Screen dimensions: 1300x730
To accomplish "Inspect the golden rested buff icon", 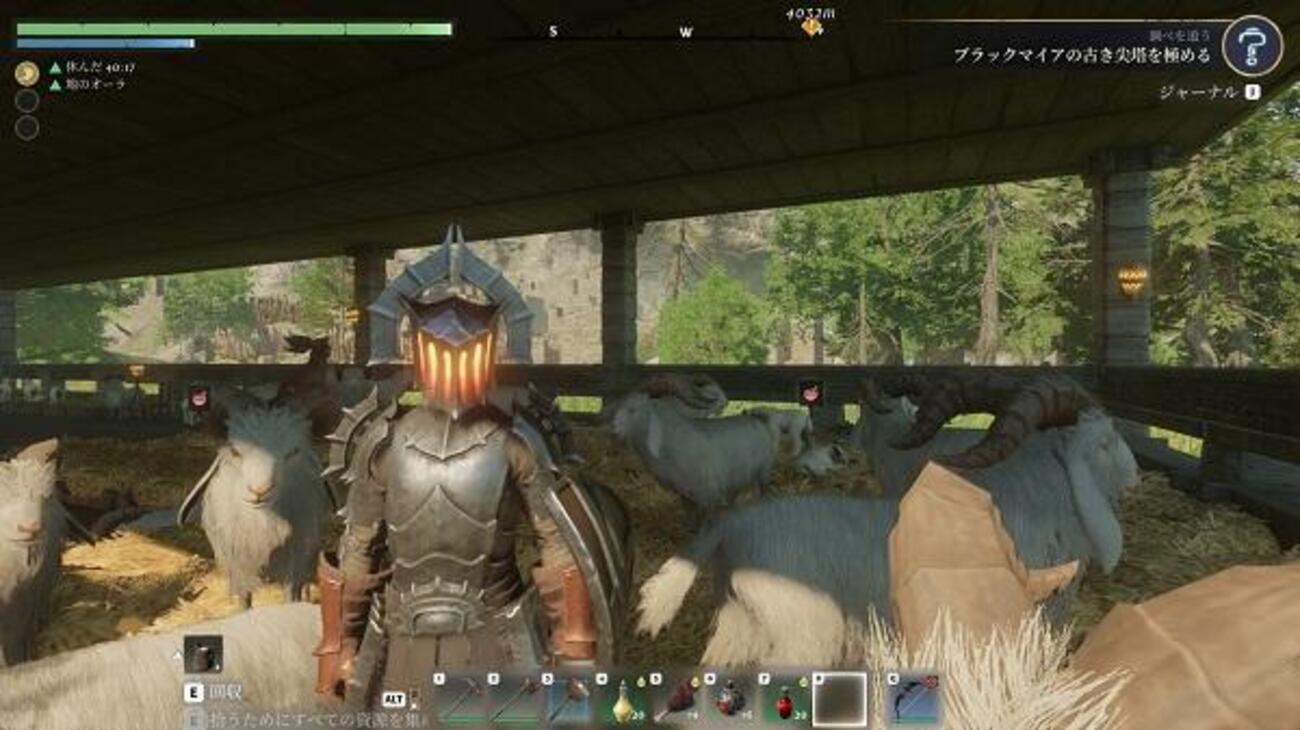I will (27, 73).
